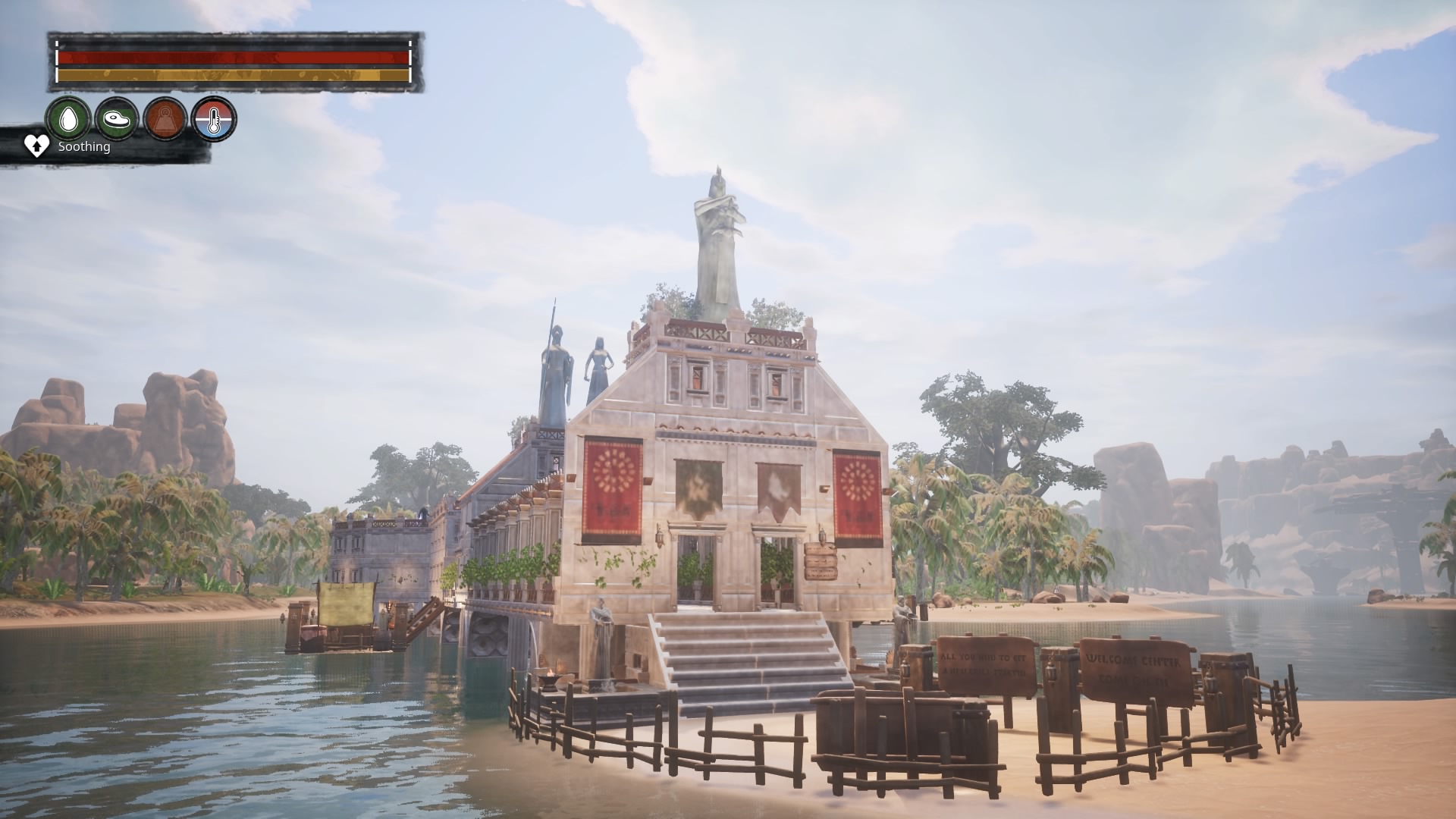The width and height of the screenshot is (1456, 819).
Task: Click the water drop thirst icon
Action: (x=68, y=119)
